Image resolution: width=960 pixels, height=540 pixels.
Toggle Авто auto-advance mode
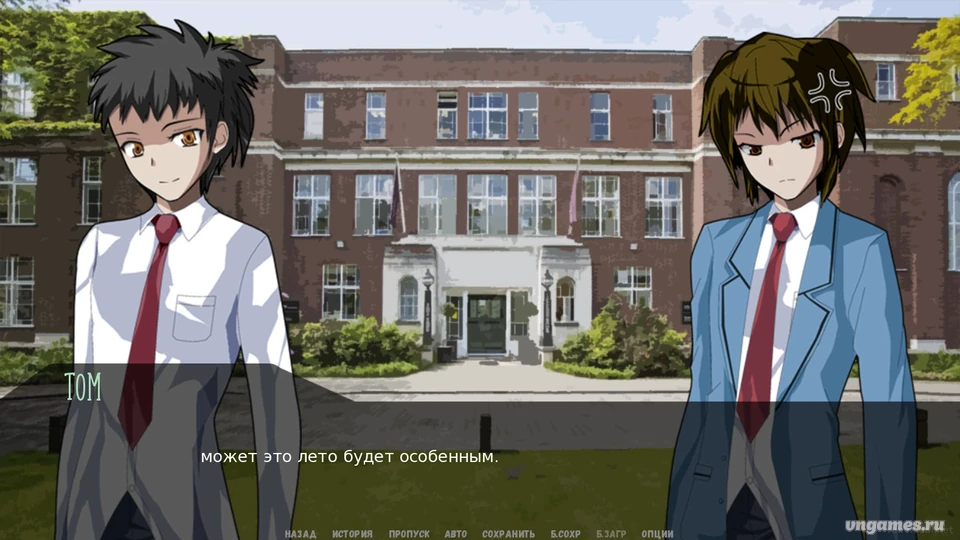point(456,534)
